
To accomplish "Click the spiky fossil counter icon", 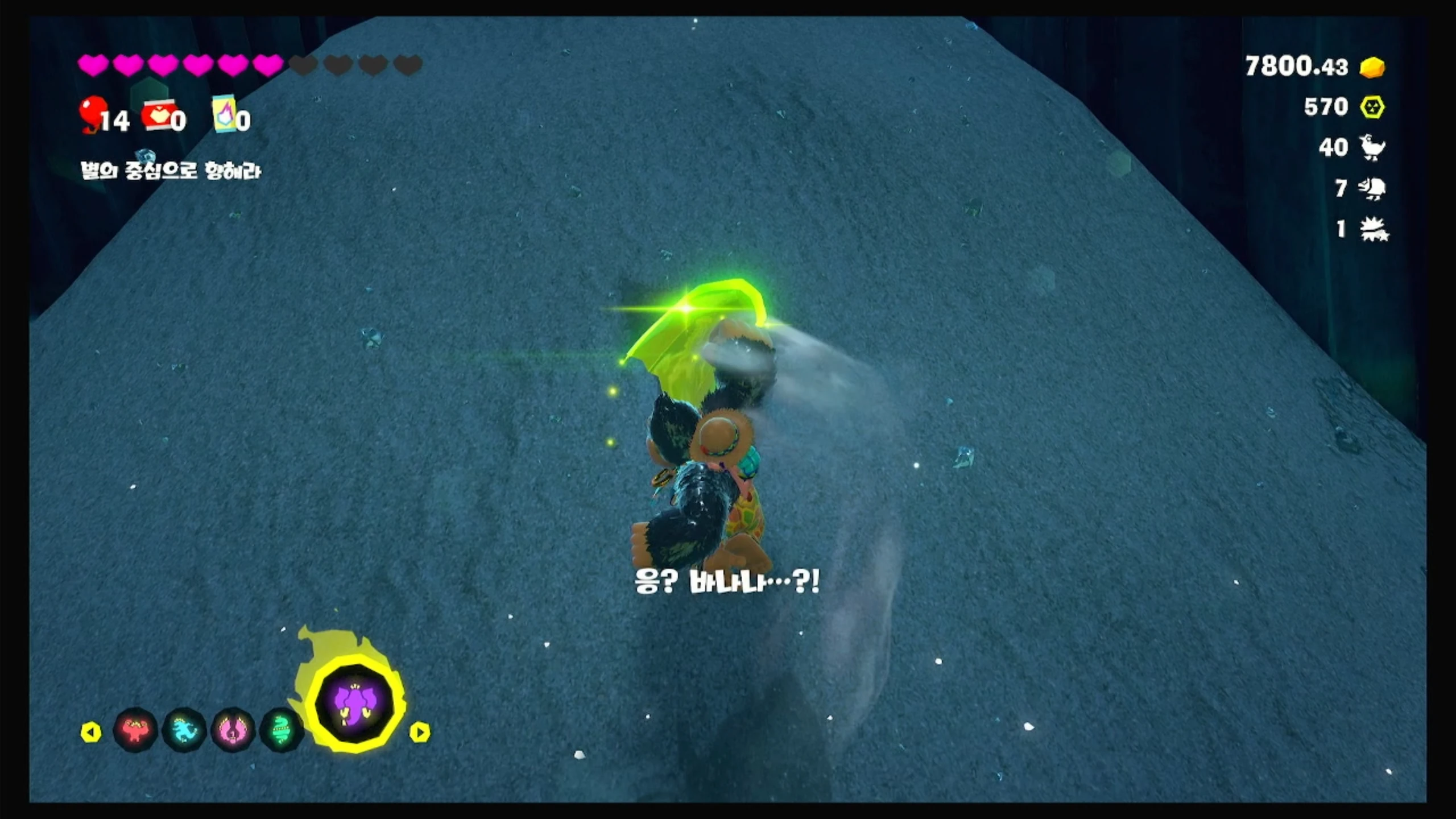I will pyautogui.click(x=1373, y=230).
